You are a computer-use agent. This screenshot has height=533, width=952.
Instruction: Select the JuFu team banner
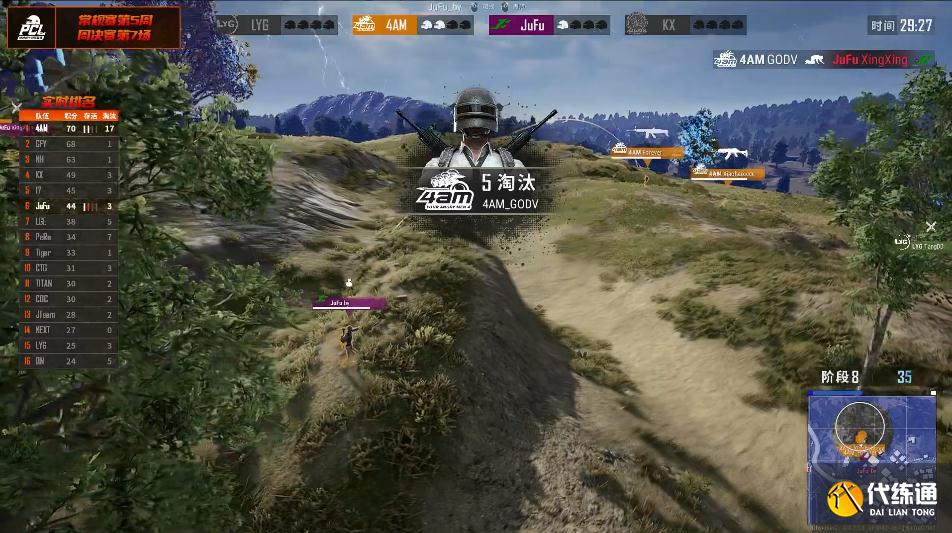(x=549, y=25)
